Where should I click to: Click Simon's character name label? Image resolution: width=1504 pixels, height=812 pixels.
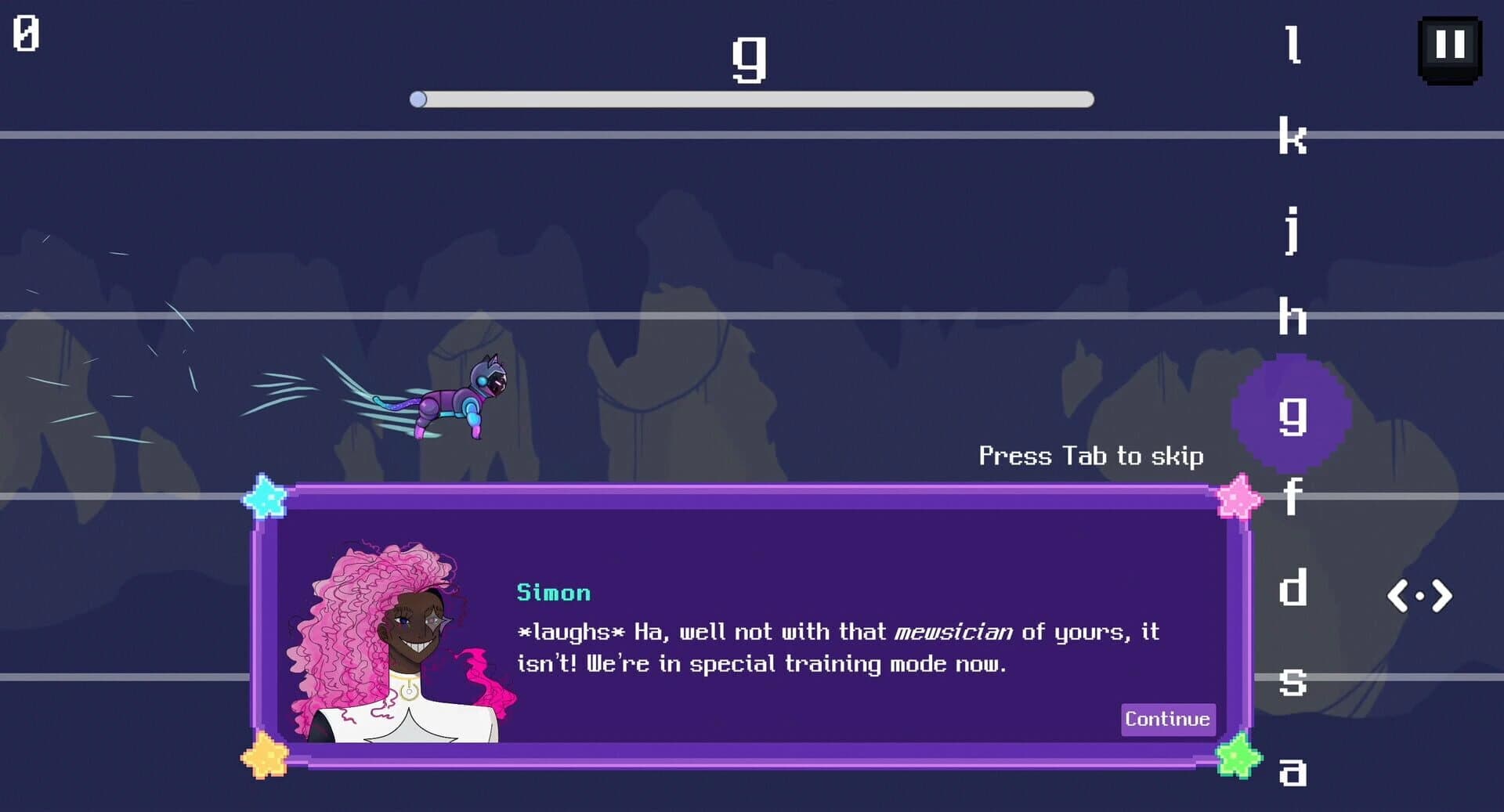click(x=553, y=593)
